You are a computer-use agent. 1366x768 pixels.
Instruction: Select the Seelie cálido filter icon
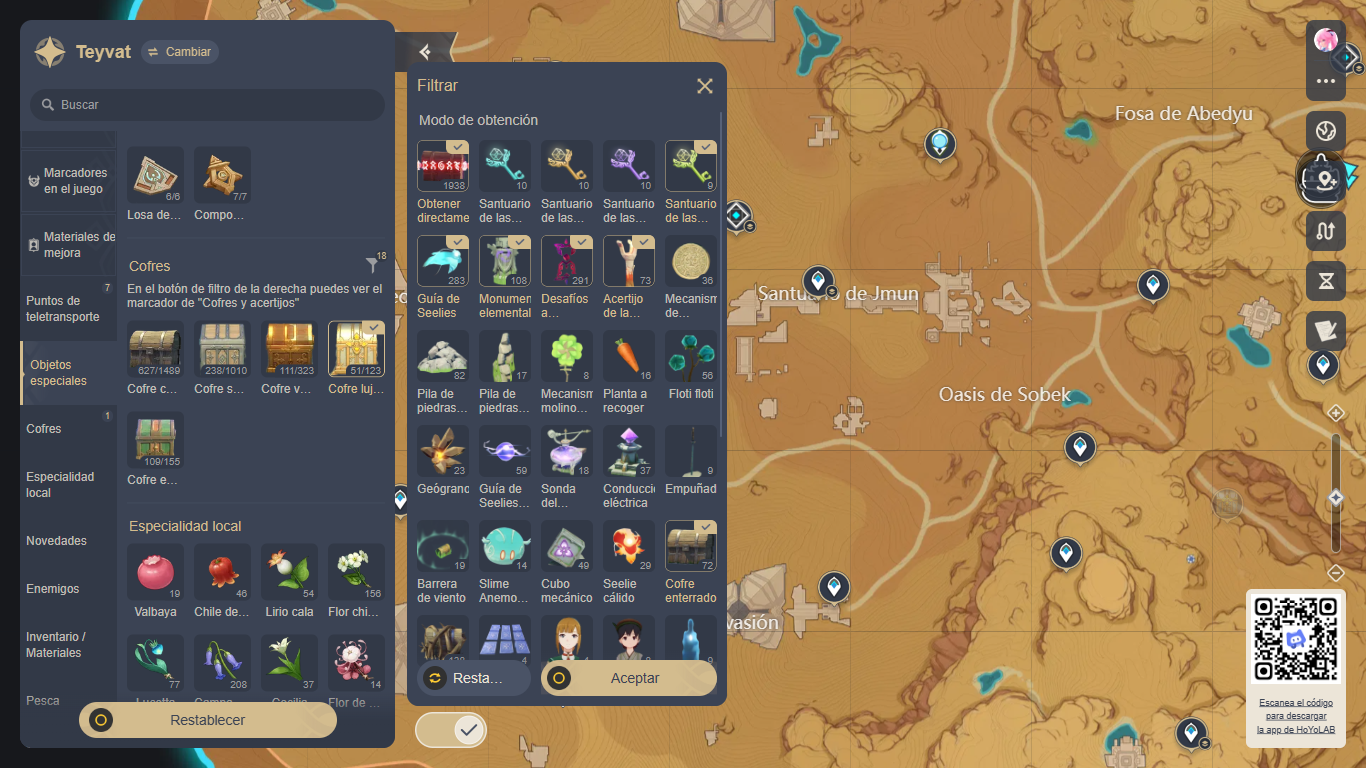coord(628,545)
